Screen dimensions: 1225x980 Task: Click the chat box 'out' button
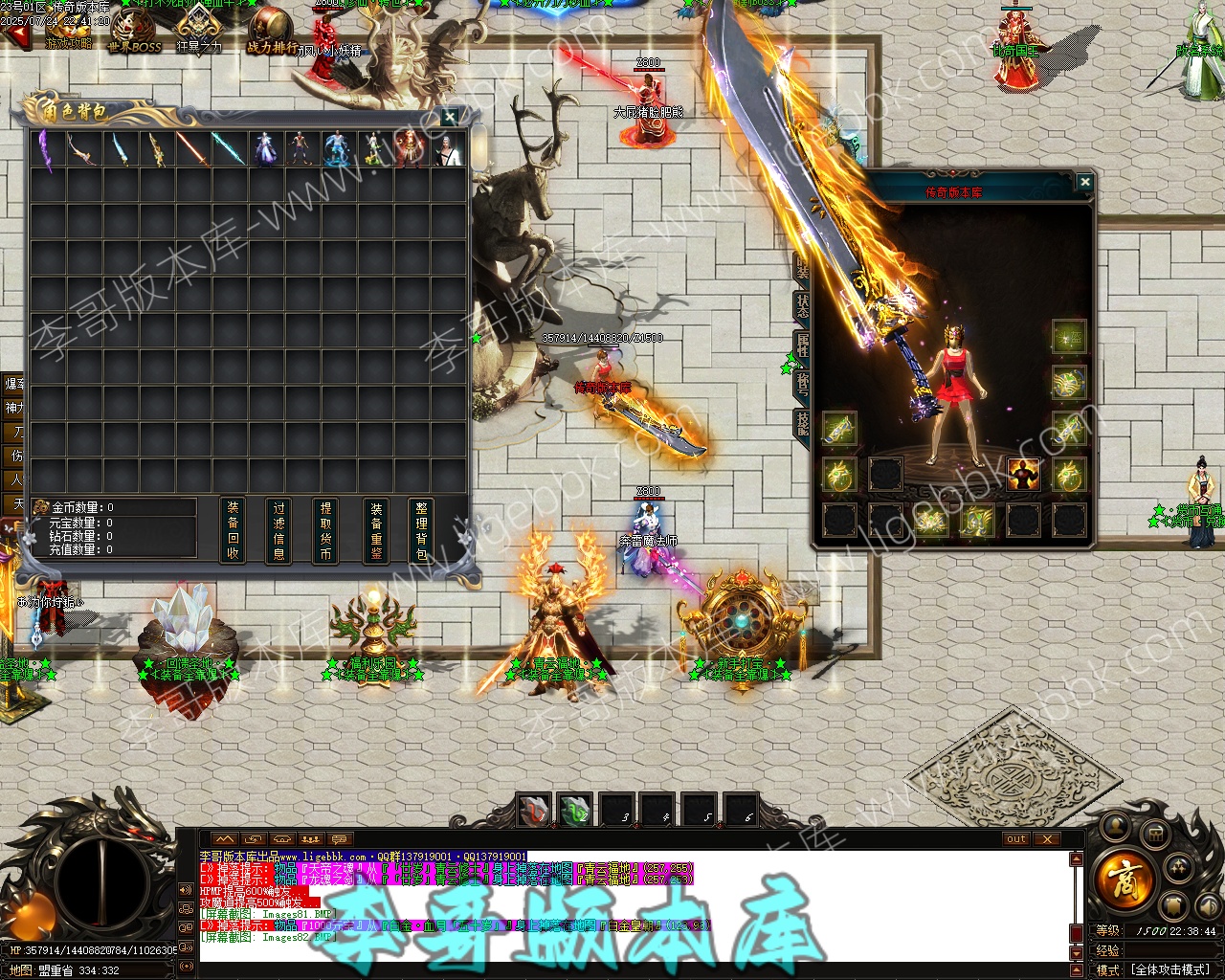coord(1015,839)
